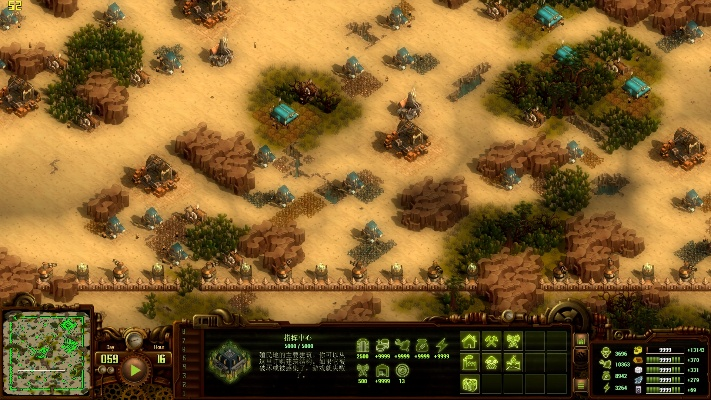
Task: Open the bar chart statistics button
Action: [x=581, y=340]
